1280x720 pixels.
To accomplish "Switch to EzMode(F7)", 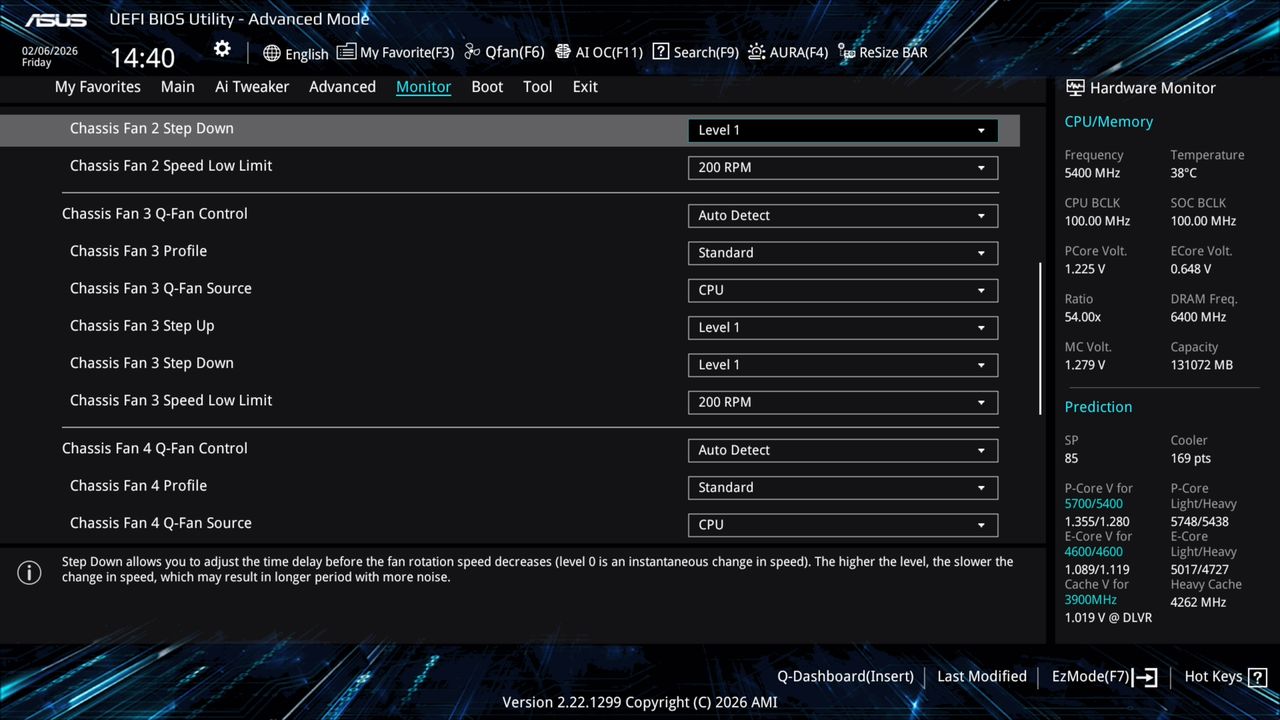I will [1091, 676].
